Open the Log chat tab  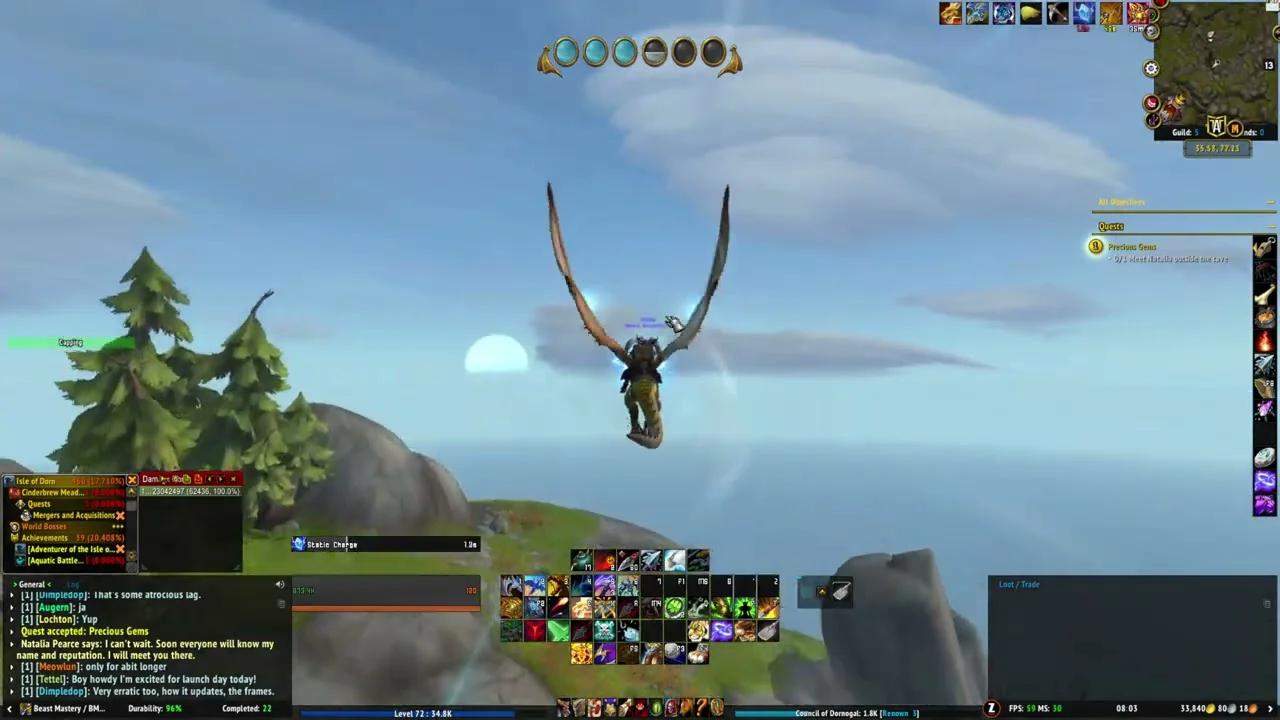click(x=73, y=584)
